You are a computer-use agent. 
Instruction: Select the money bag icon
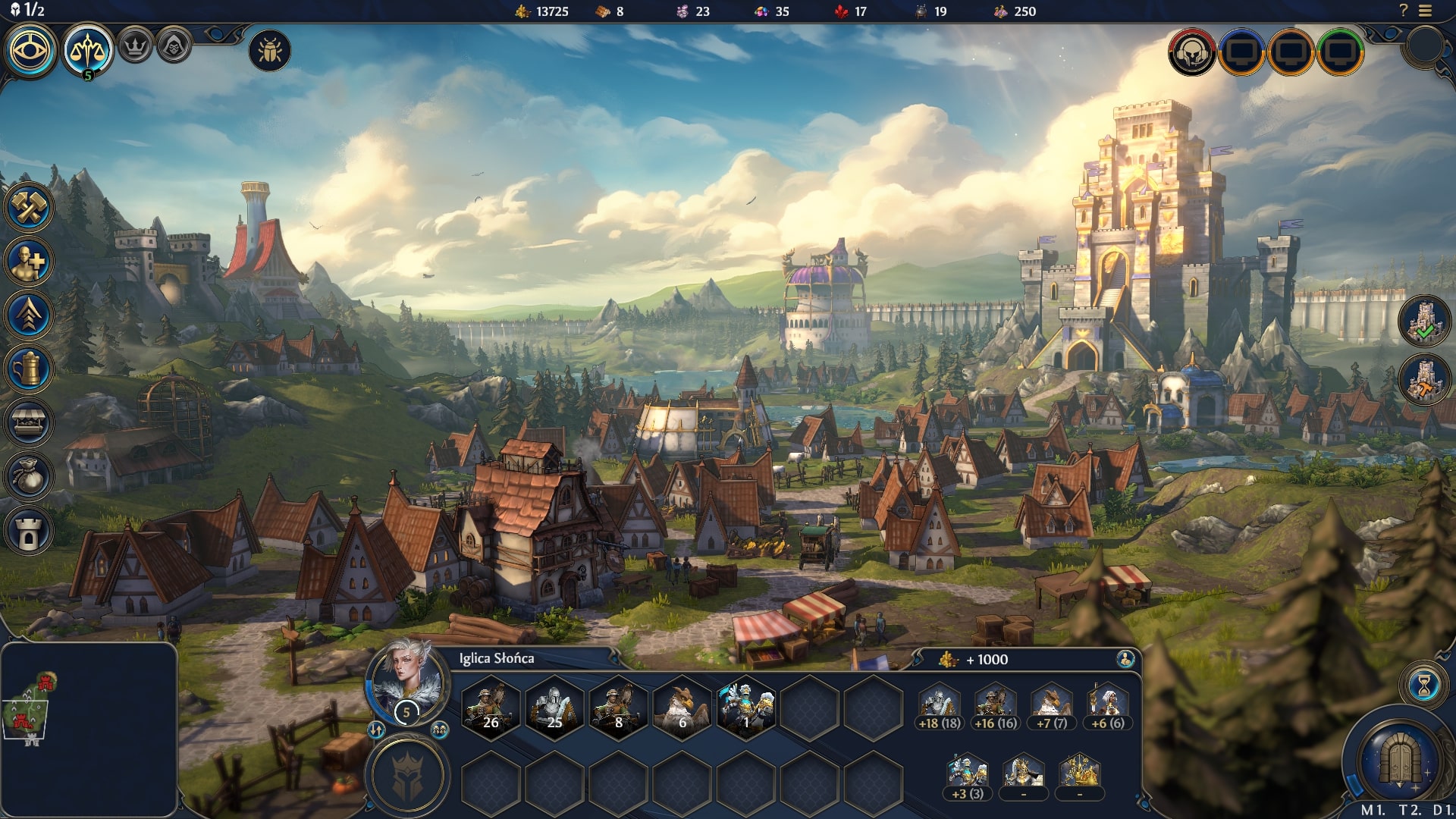[x=29, y=477]
